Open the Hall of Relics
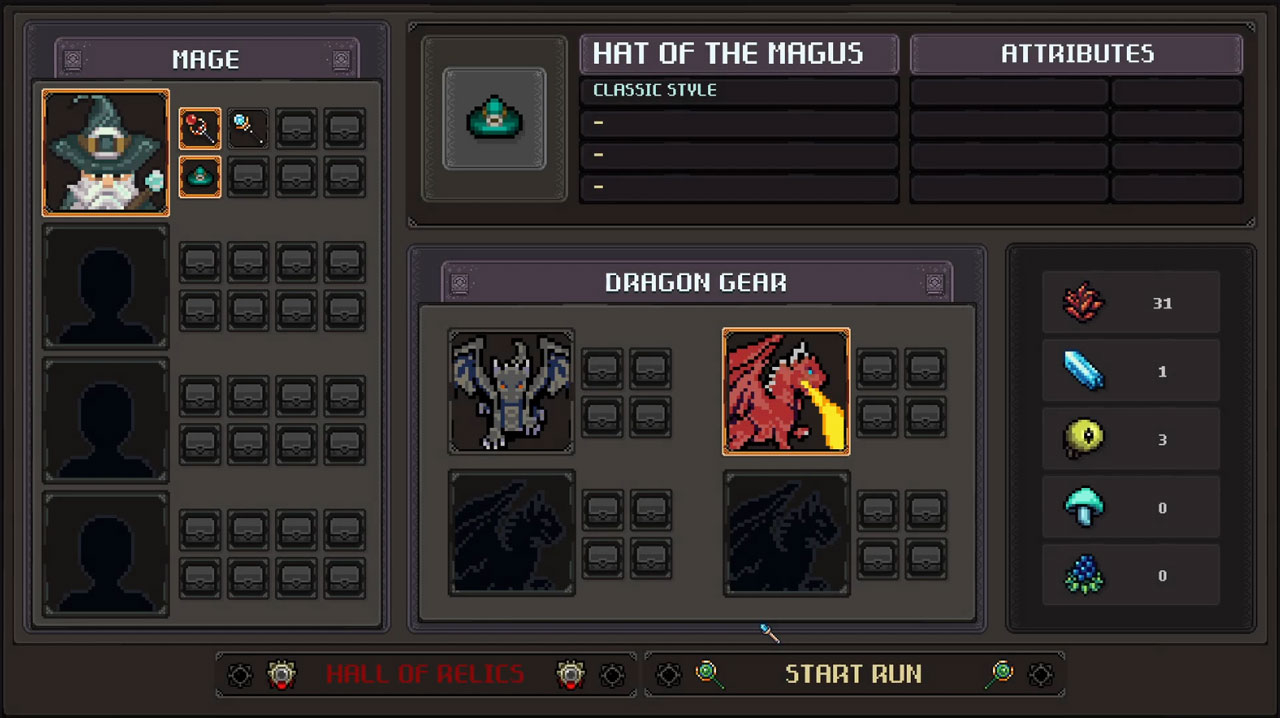 click(425, 674)
